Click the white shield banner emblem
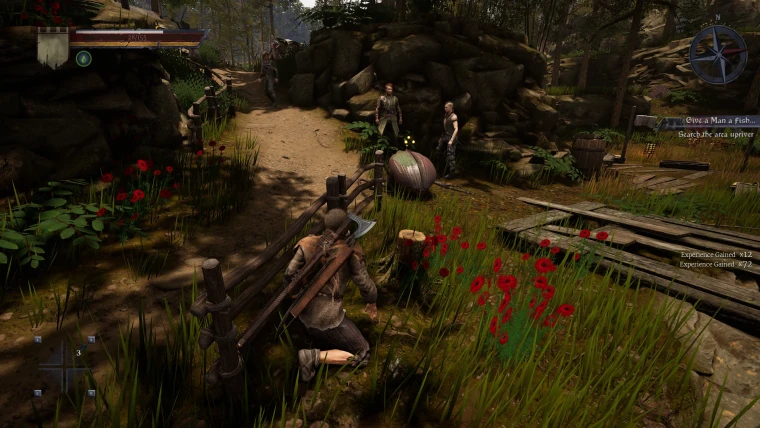This screenshot has width=760, height=428. tap(53, 46)
